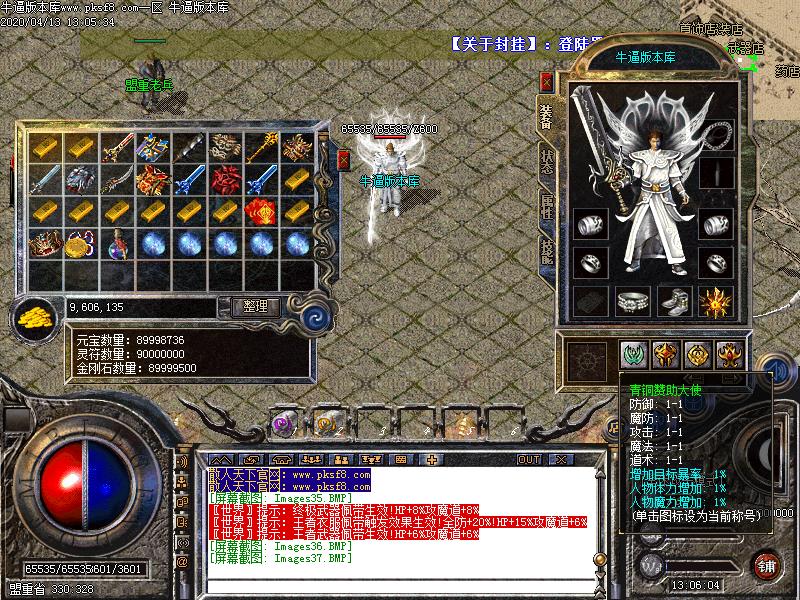Select the potion flask in the bag
800x600 pixels.
[x=118, y=244]
